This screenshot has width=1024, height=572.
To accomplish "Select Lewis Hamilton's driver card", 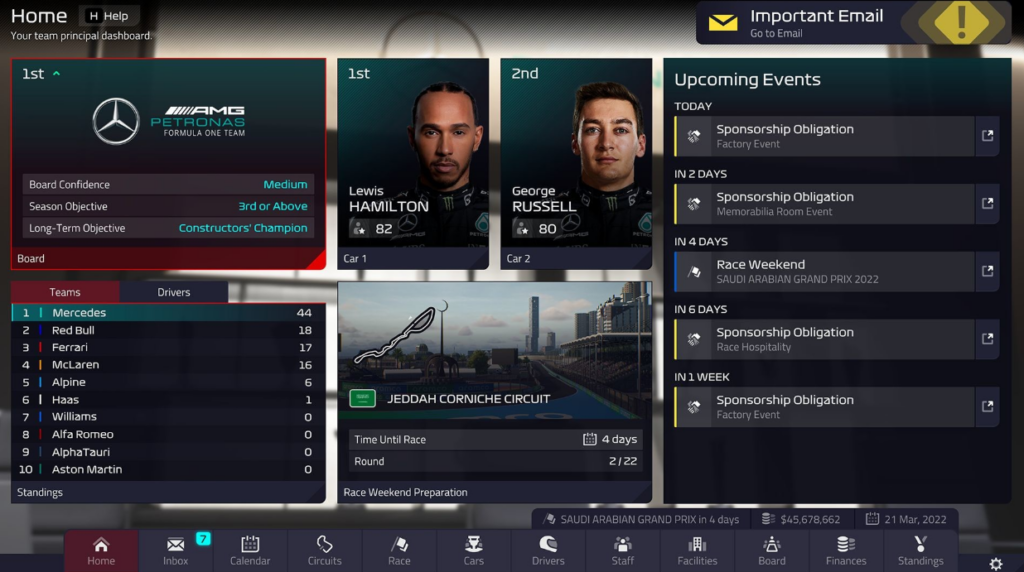I will click(413, 163).
